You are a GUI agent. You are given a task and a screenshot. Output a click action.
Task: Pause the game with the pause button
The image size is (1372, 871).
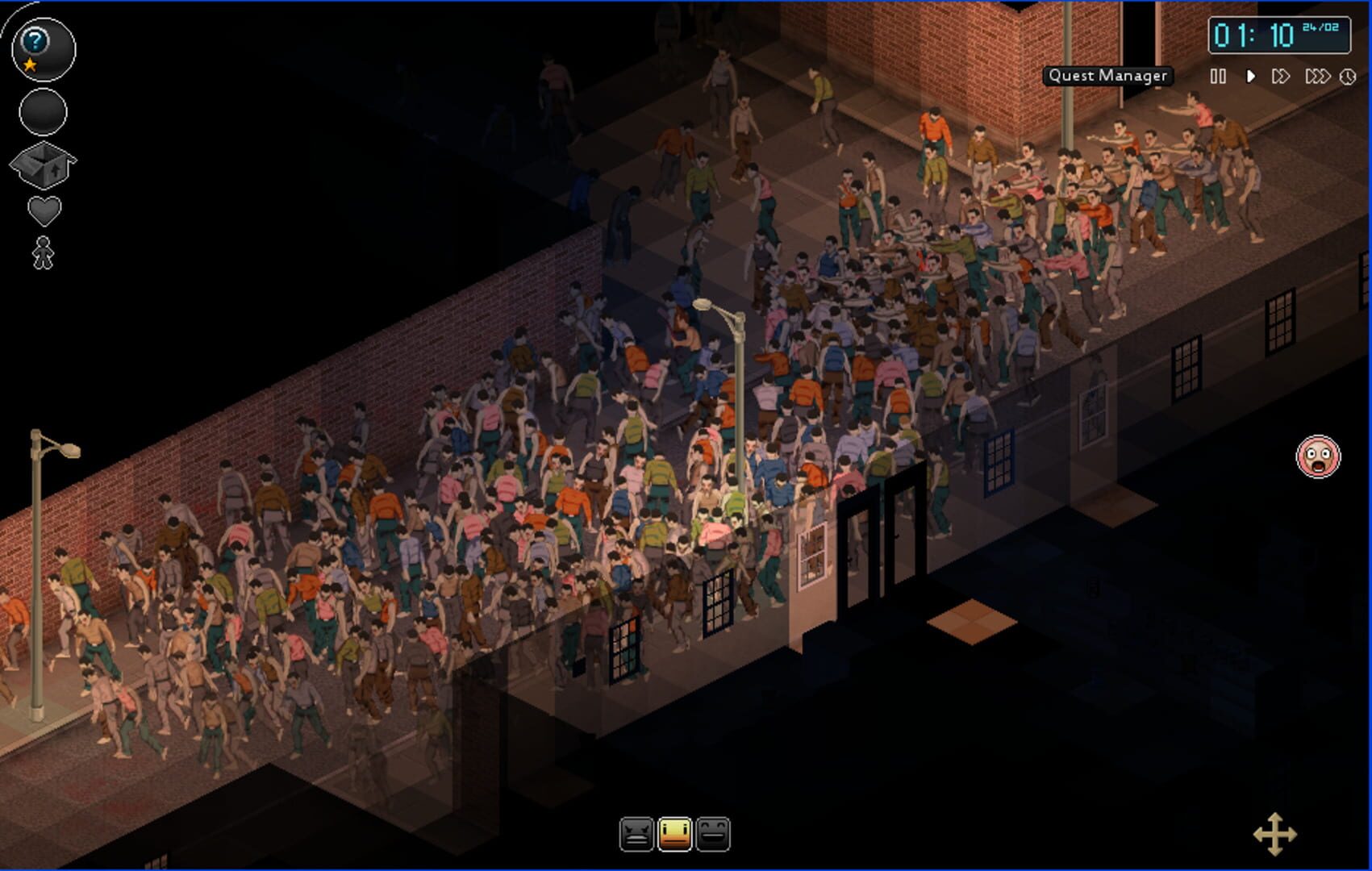1217,77
